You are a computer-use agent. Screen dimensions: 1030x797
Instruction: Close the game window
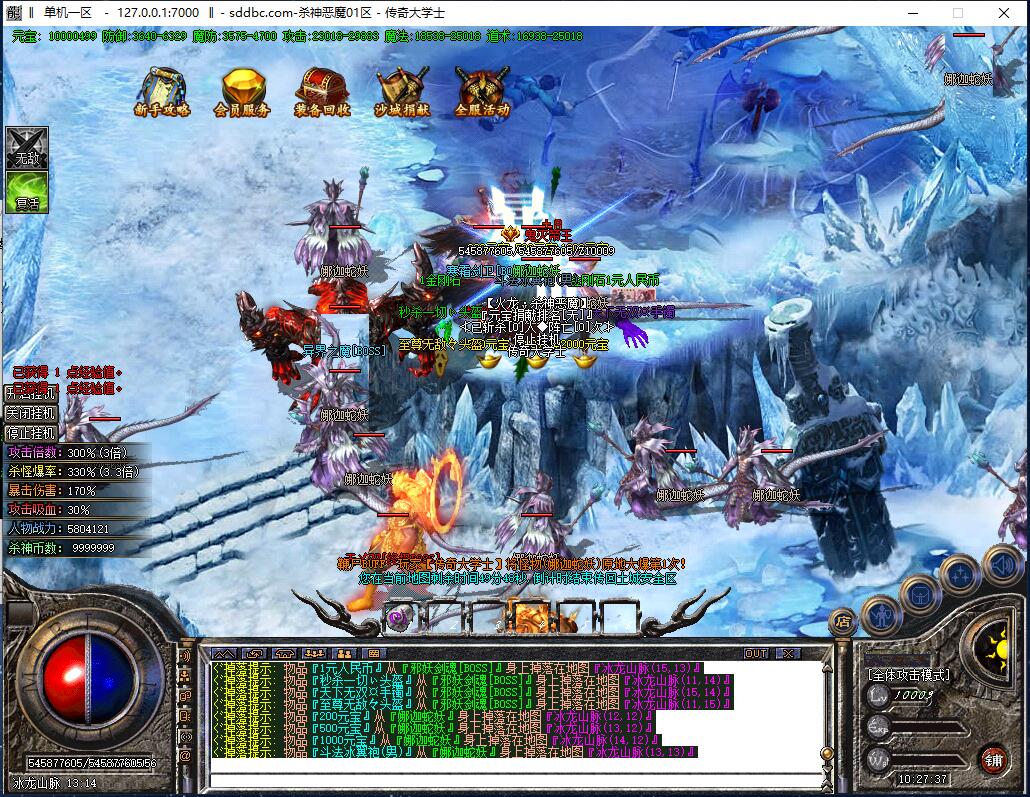(1003, 13)
